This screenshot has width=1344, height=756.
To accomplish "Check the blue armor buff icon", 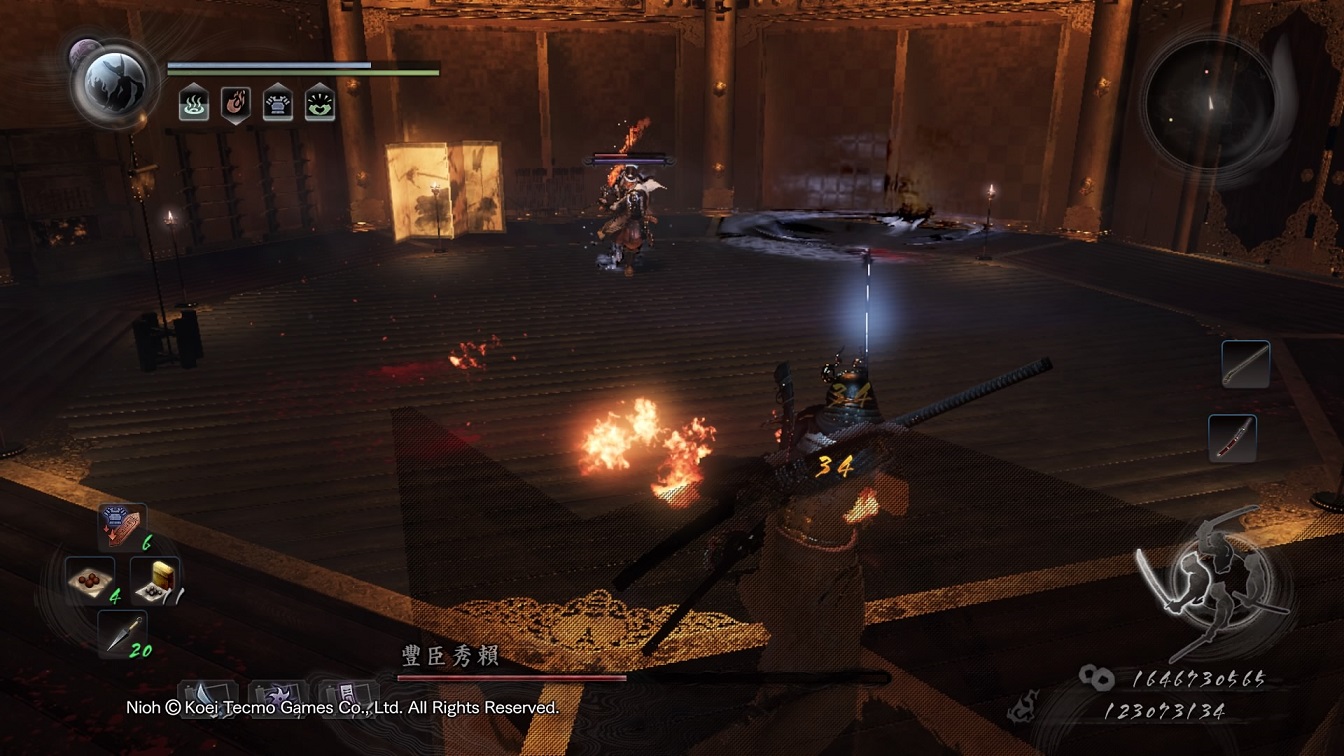I will click(x=278, y=103).
